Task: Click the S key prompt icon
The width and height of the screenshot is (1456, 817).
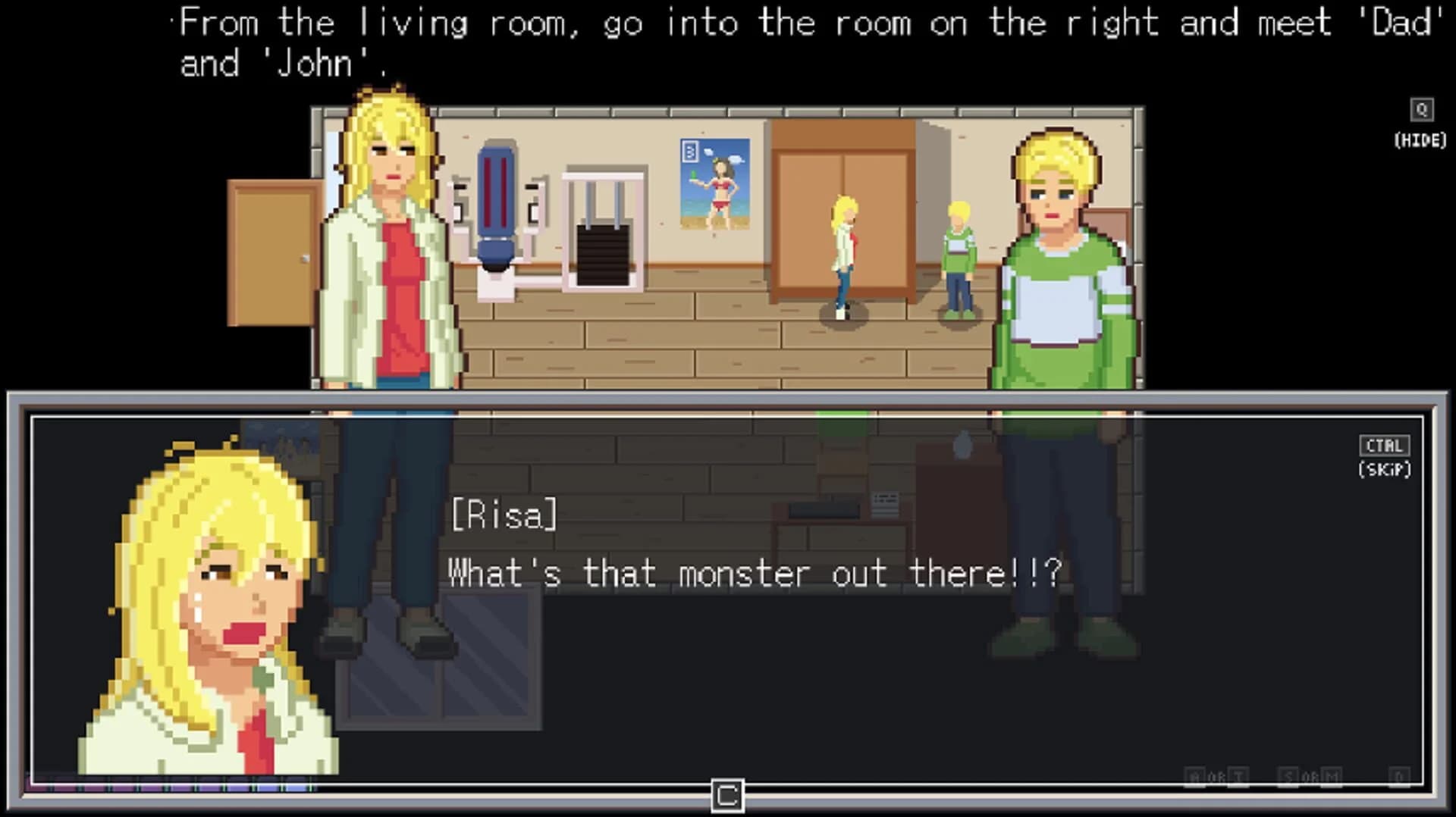Action: pos(1288,774)
